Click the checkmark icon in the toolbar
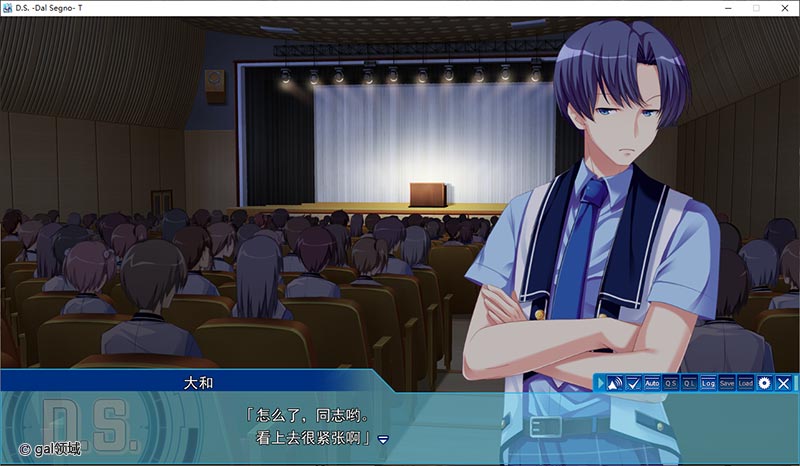Screen dimensions: 800x466 pyautogui.click(x=633, y=383)
